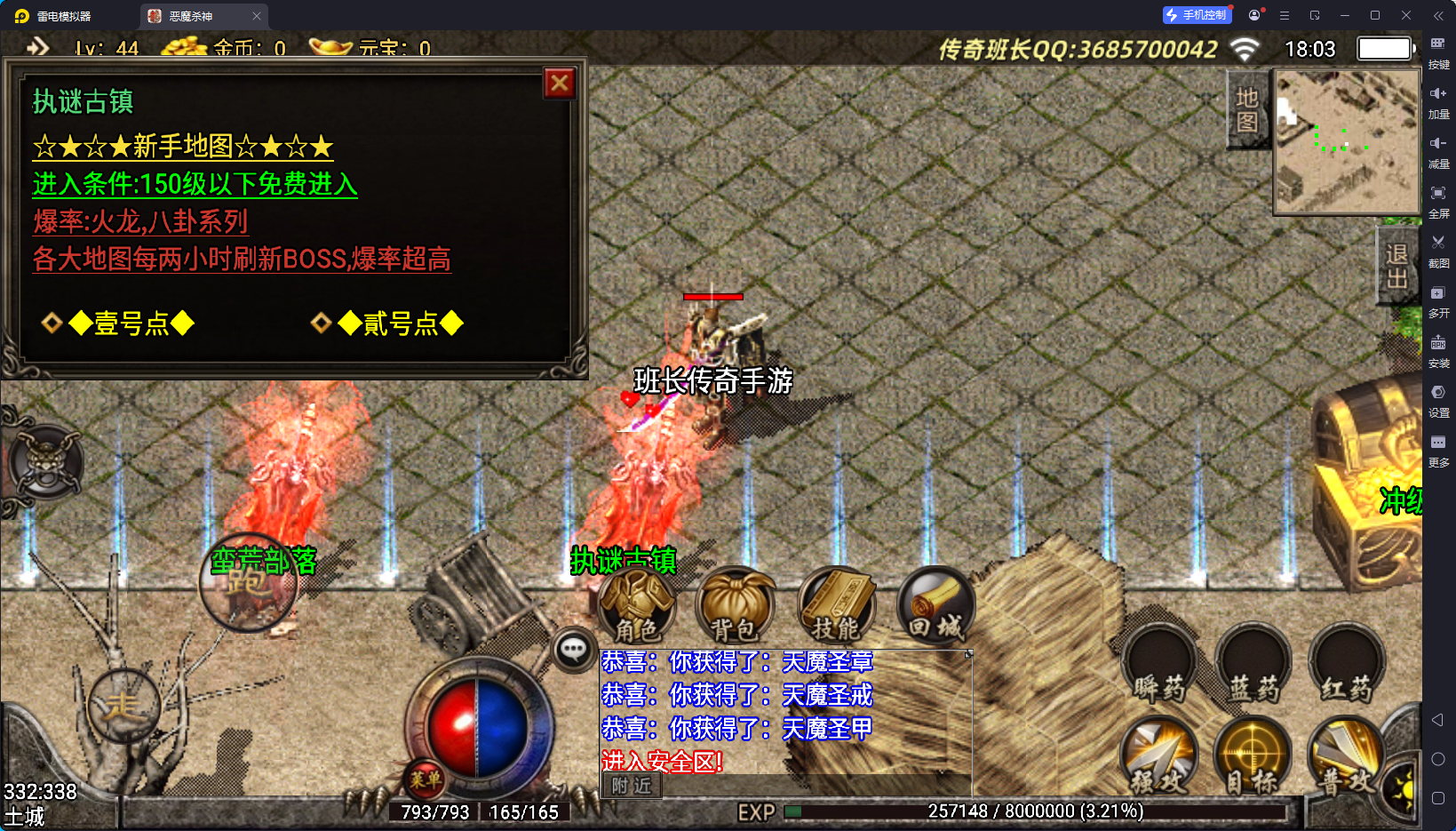
Task: Select the 贰号点 teleport option
Action: point(399,323)
